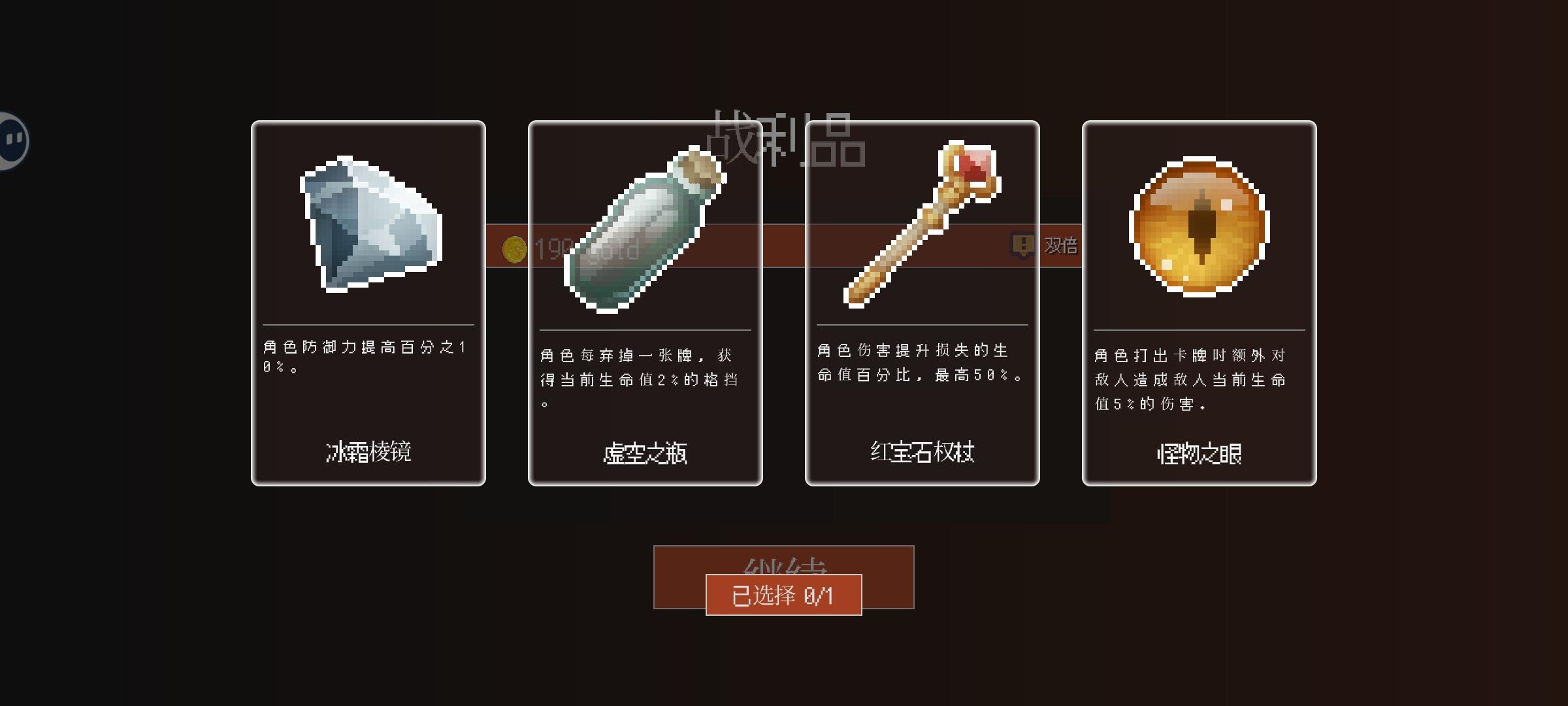Expand the 怪物之眼 description panel
The image size is (1568, 706).
tap(1199, 380)
